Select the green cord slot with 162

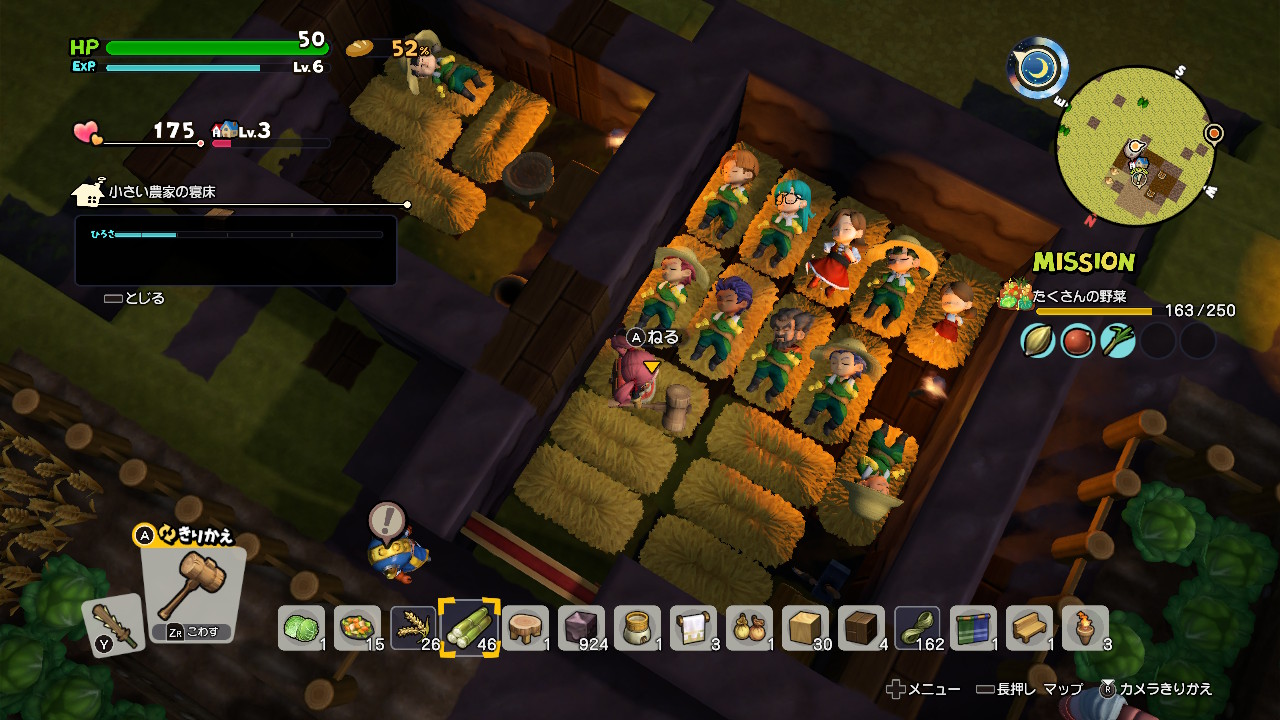(x=917, y=628)
